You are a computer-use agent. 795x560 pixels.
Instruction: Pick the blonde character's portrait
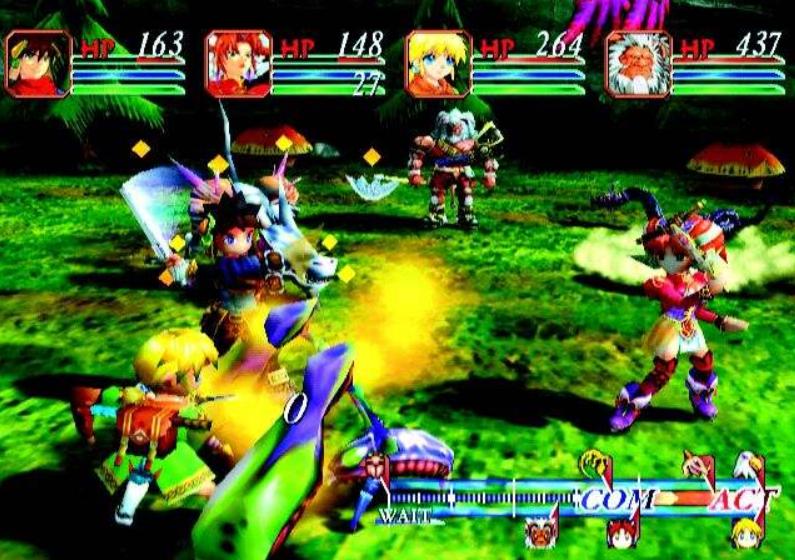pos(438,64)
